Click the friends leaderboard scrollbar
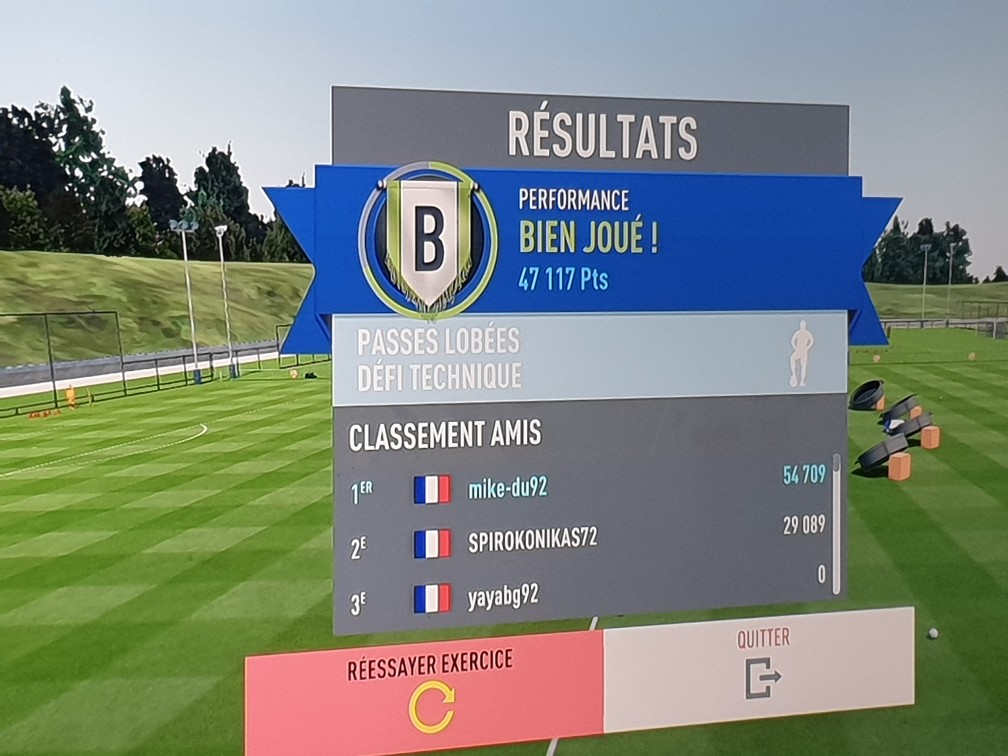 pyautogui.click(x=836, y=524)
